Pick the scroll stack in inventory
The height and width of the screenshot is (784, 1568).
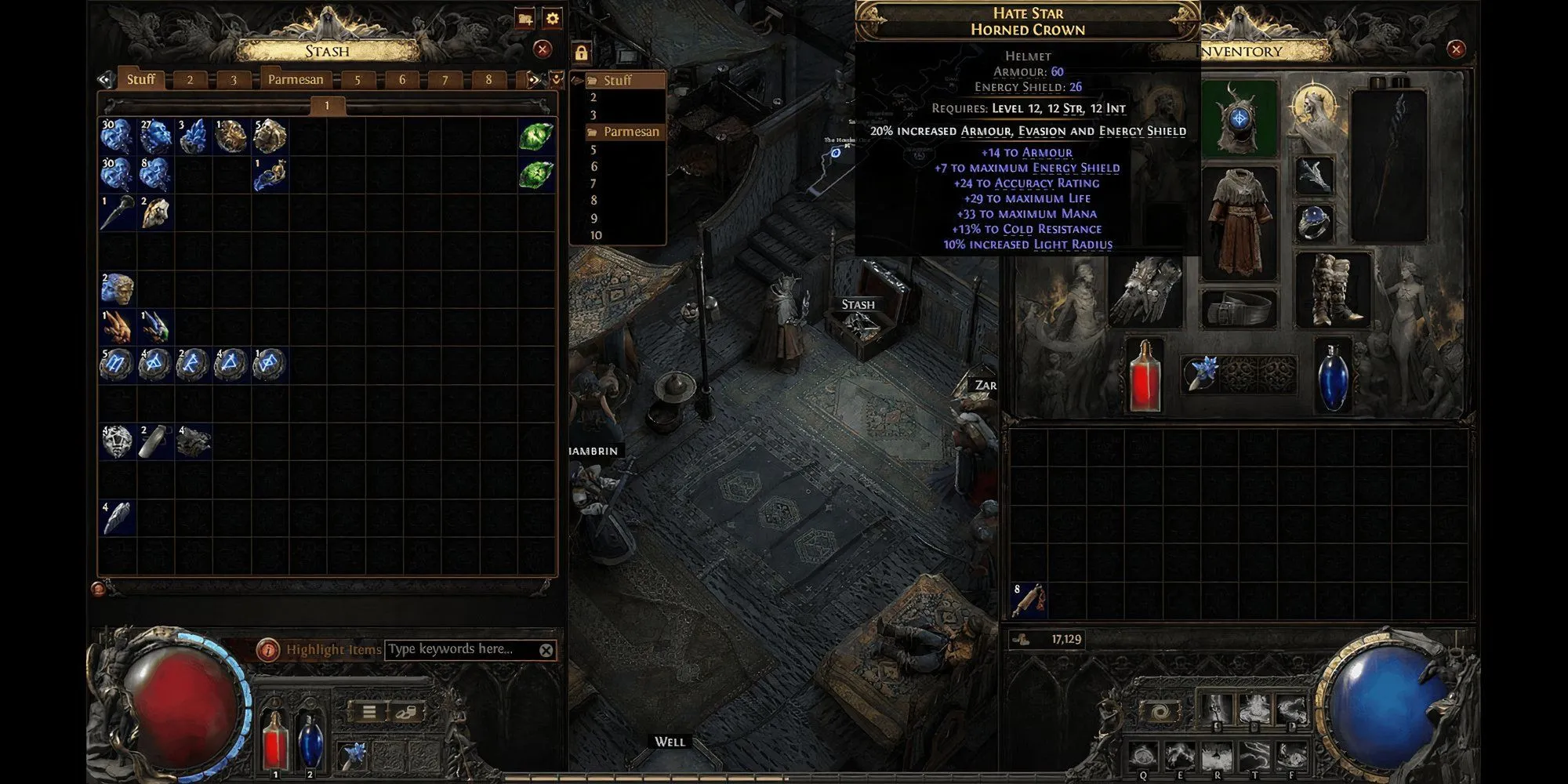coord(1028,601)
